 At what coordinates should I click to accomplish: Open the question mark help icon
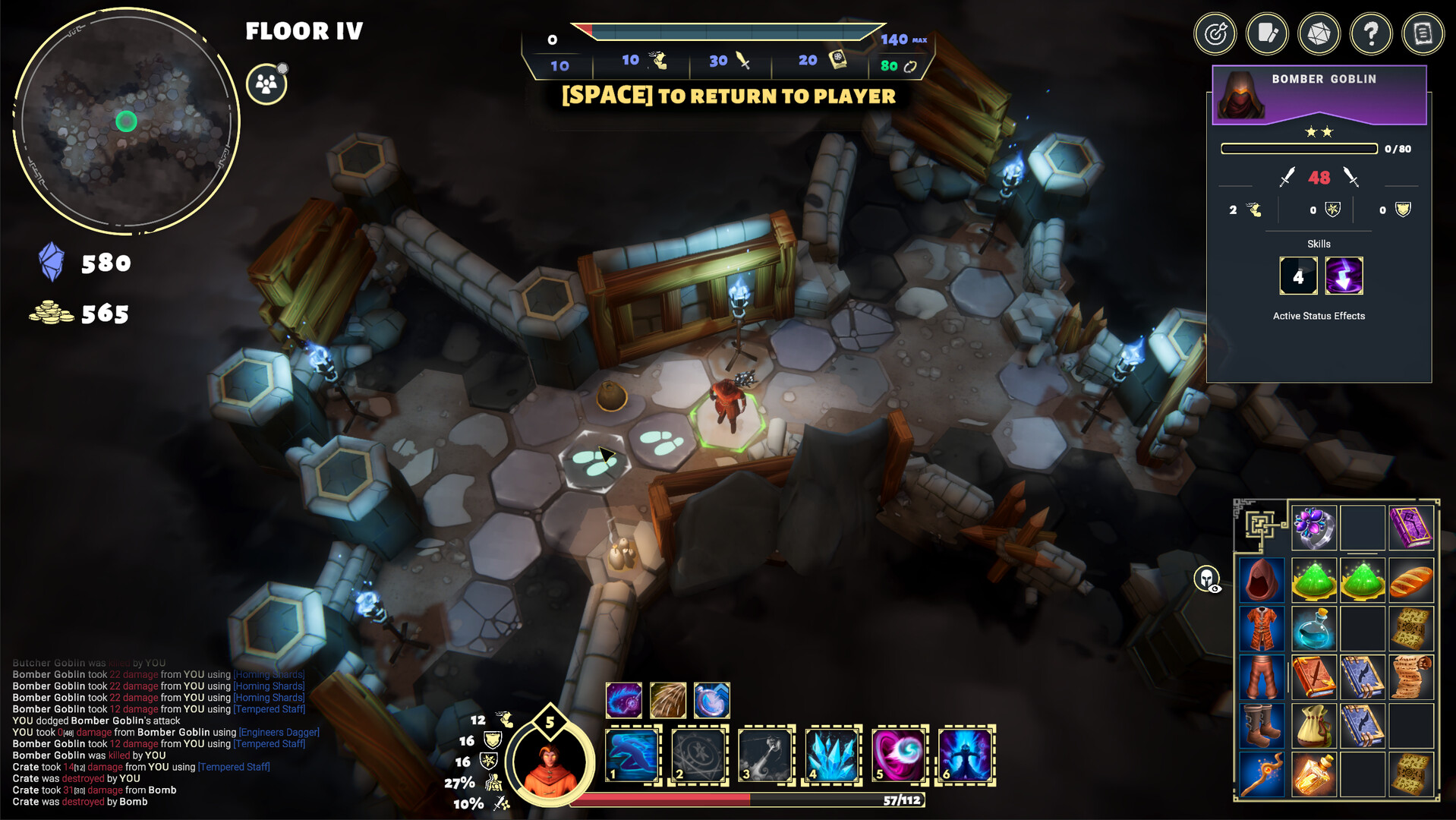[x=1371, y=33]
